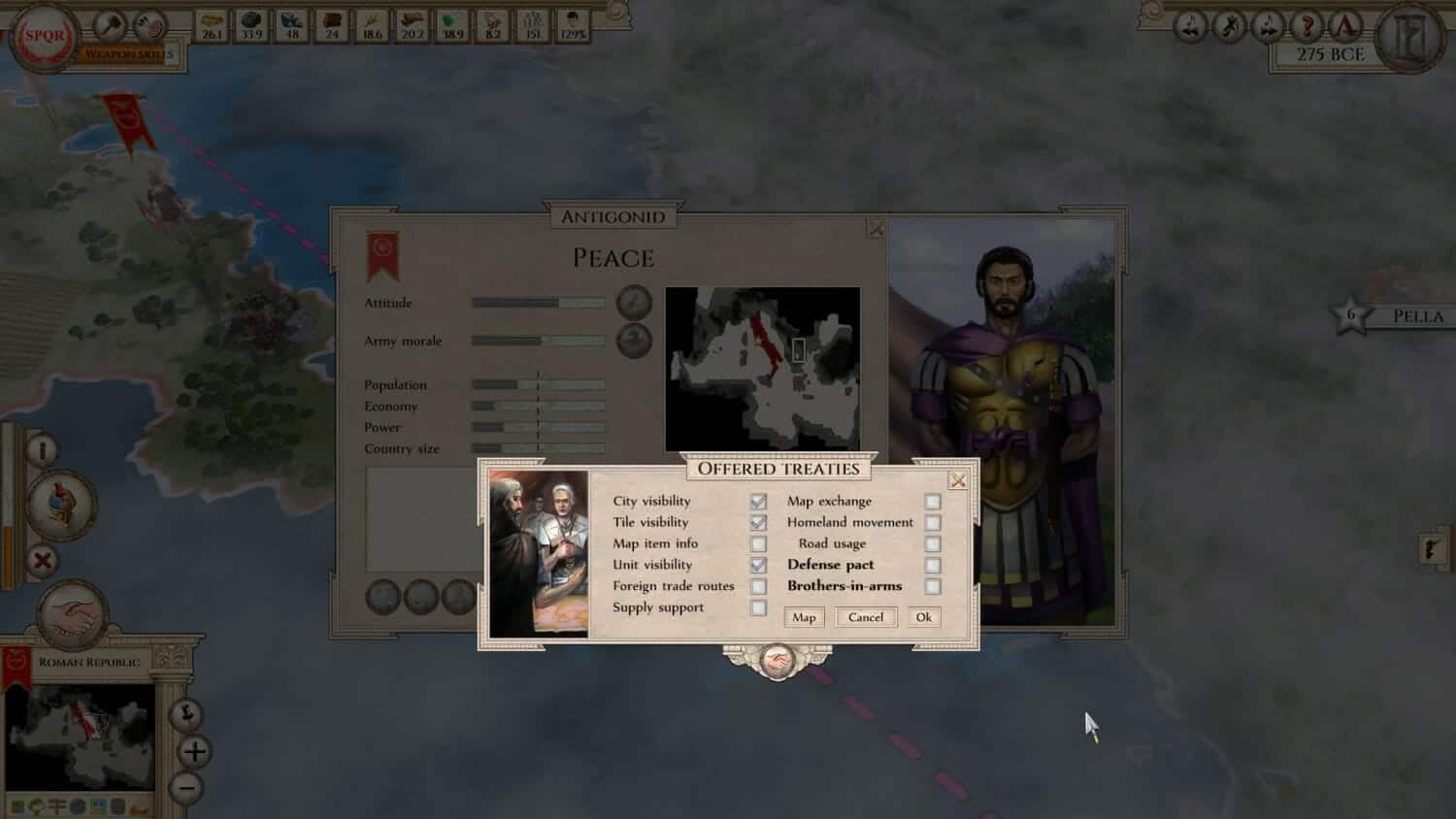Cancel the offered treaties dialog
This screenshot has height=819, width=1456.
pos(865,616)
